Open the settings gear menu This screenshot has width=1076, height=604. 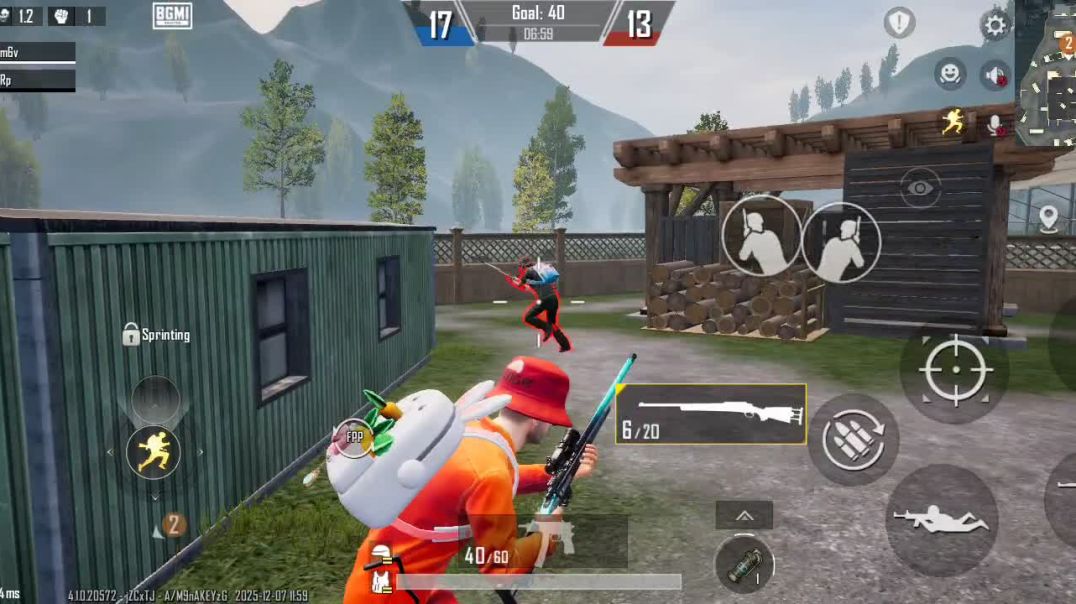pos(995,24)
